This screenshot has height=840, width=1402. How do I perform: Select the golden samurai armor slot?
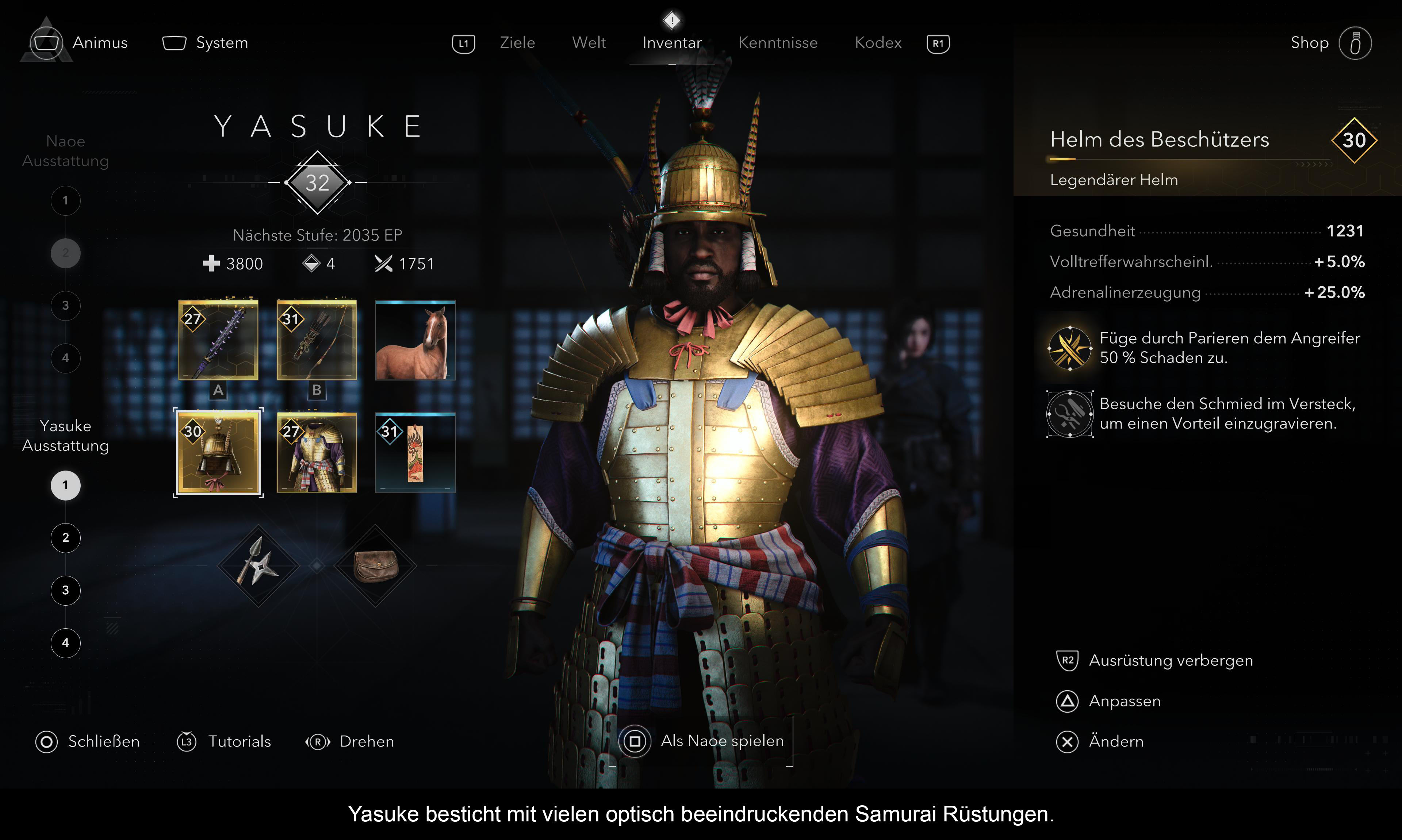(317, 452)
